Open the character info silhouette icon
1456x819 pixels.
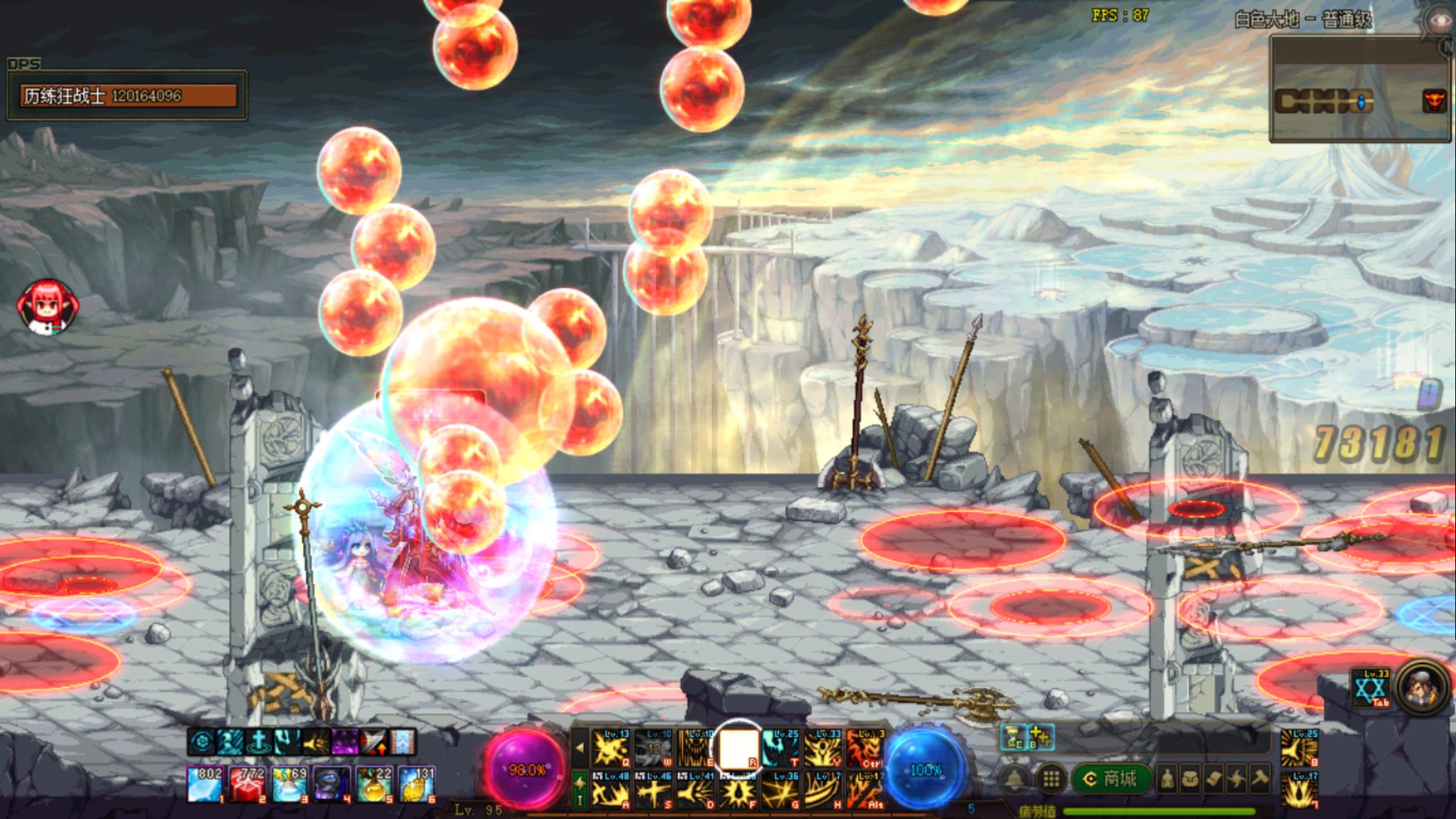pos(1167,780)
